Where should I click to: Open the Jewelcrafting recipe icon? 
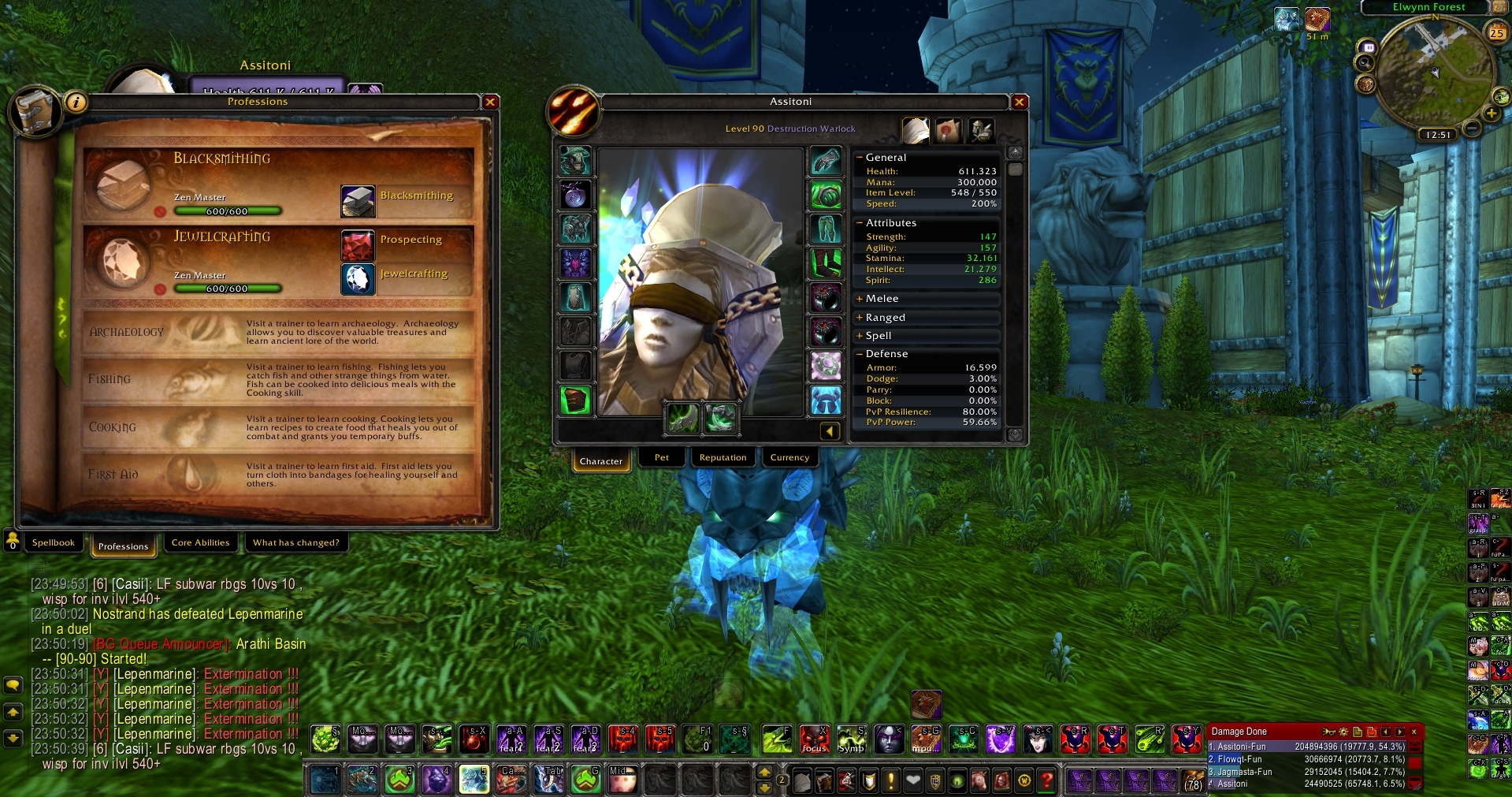point(358,279)
